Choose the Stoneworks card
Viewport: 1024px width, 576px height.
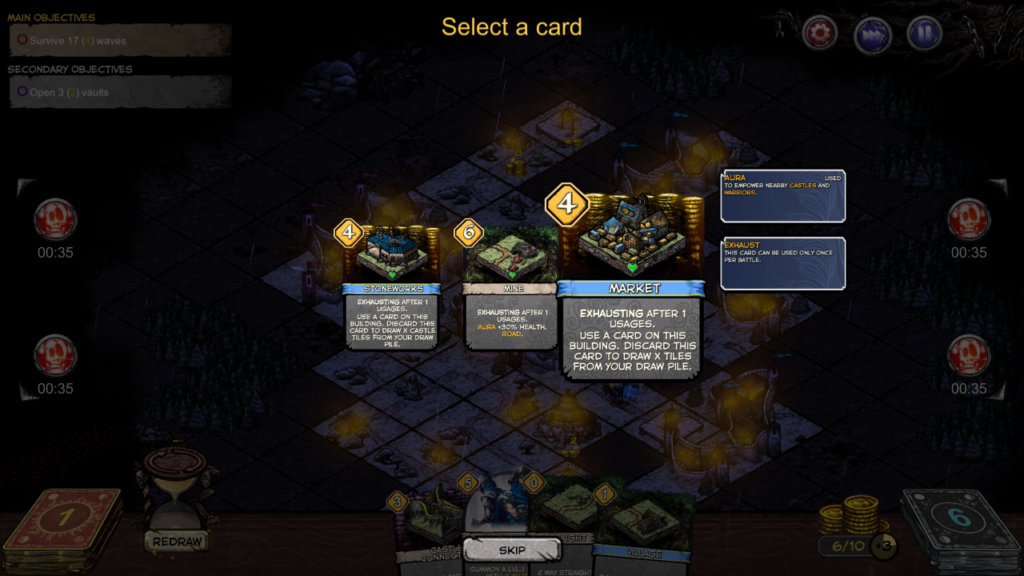pos(392,288)
